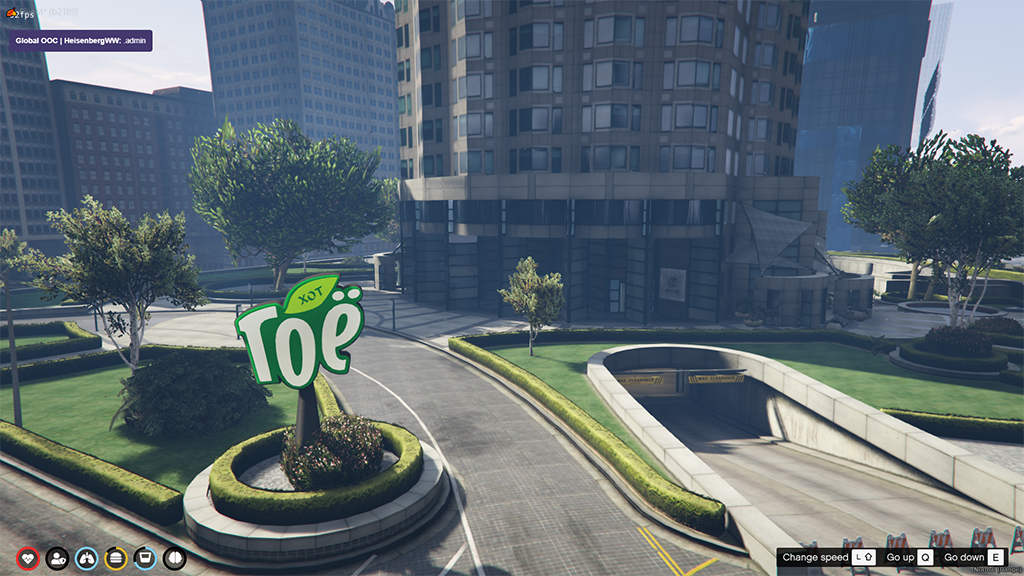Select the drink cup thirst icon
The image size is (1024, 576).
145,558
